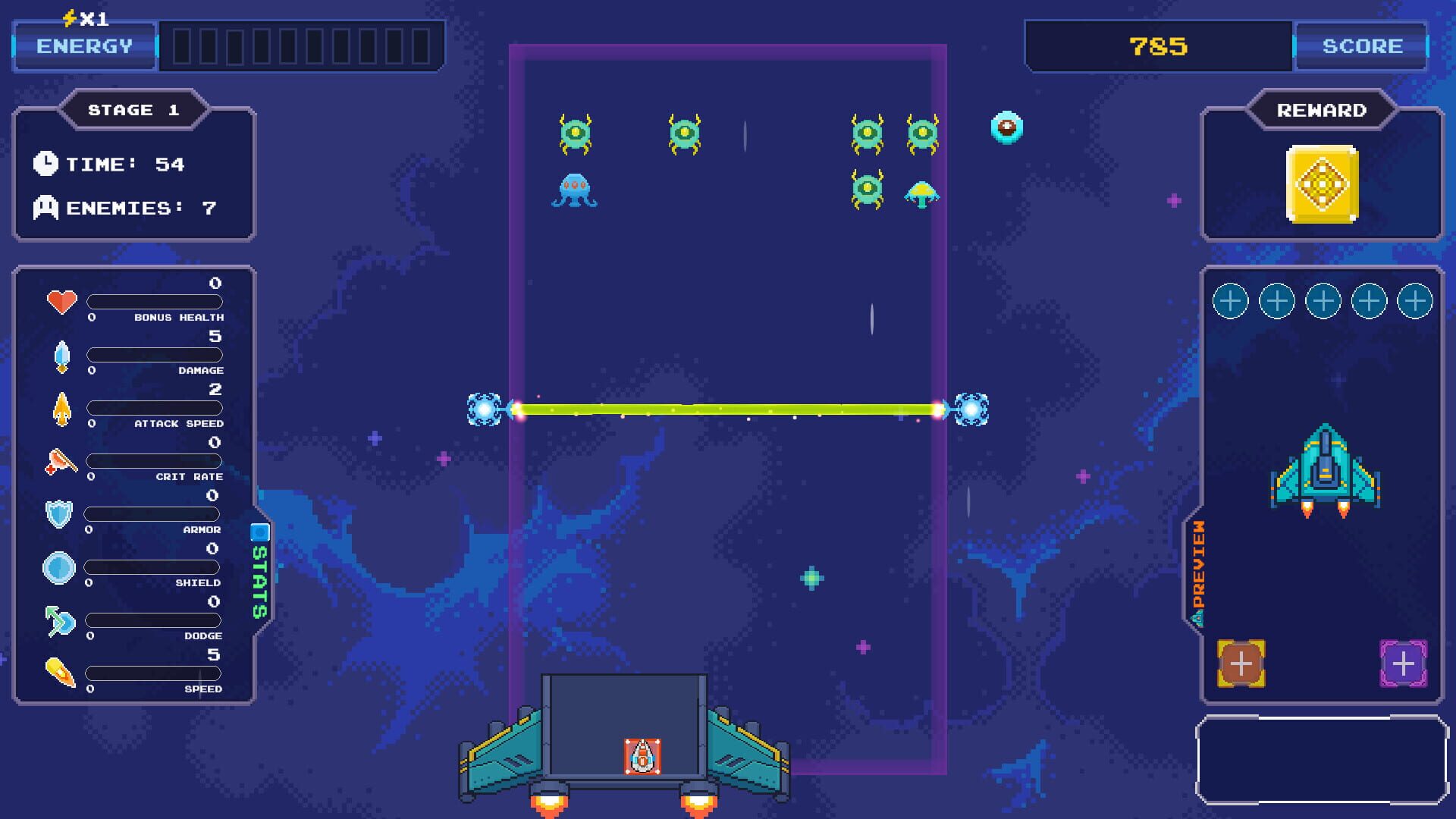Click the Bonus Health progress bar
The image size is (1456, 819).
coord(154,302)
